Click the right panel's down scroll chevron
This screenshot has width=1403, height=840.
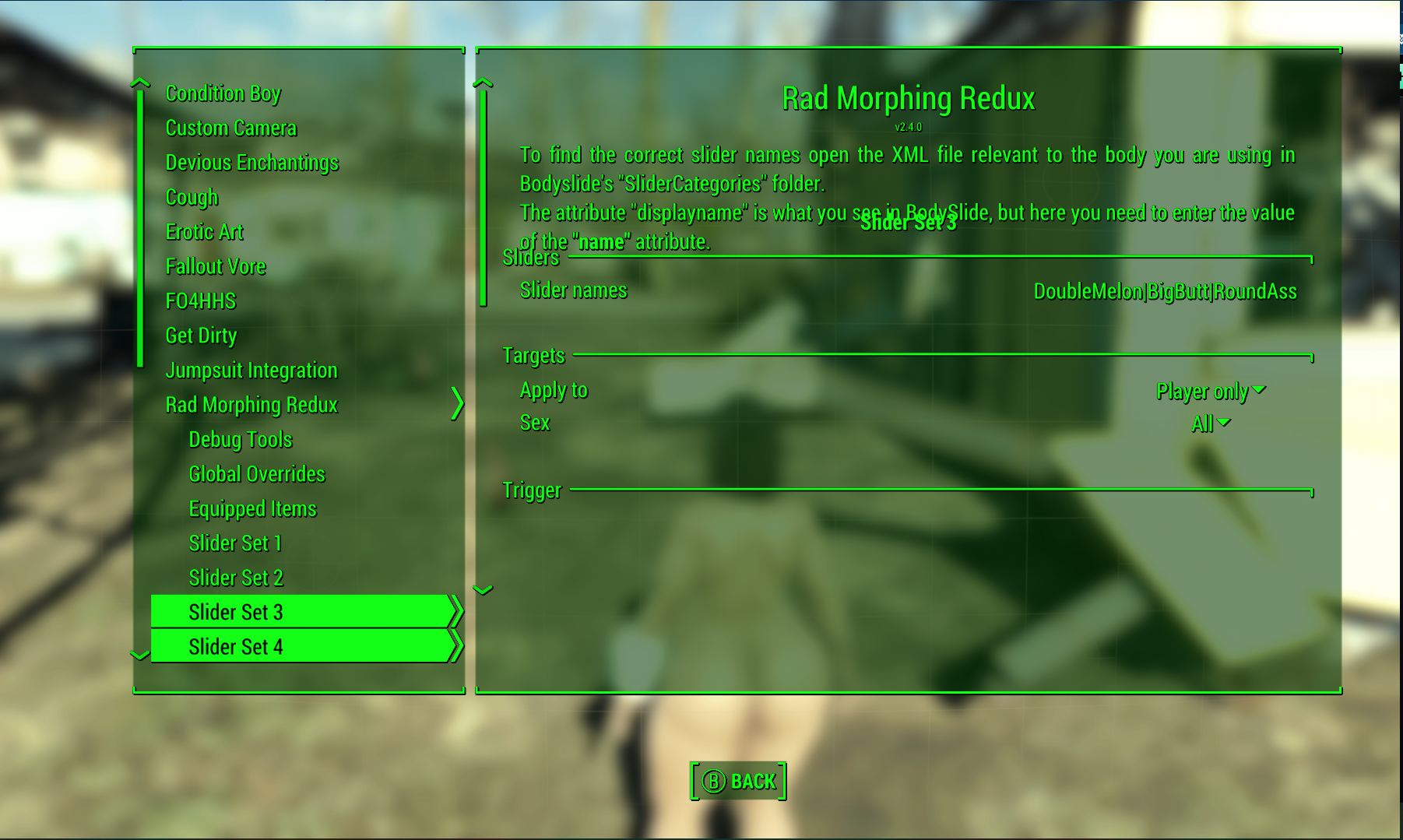point(483,590)
